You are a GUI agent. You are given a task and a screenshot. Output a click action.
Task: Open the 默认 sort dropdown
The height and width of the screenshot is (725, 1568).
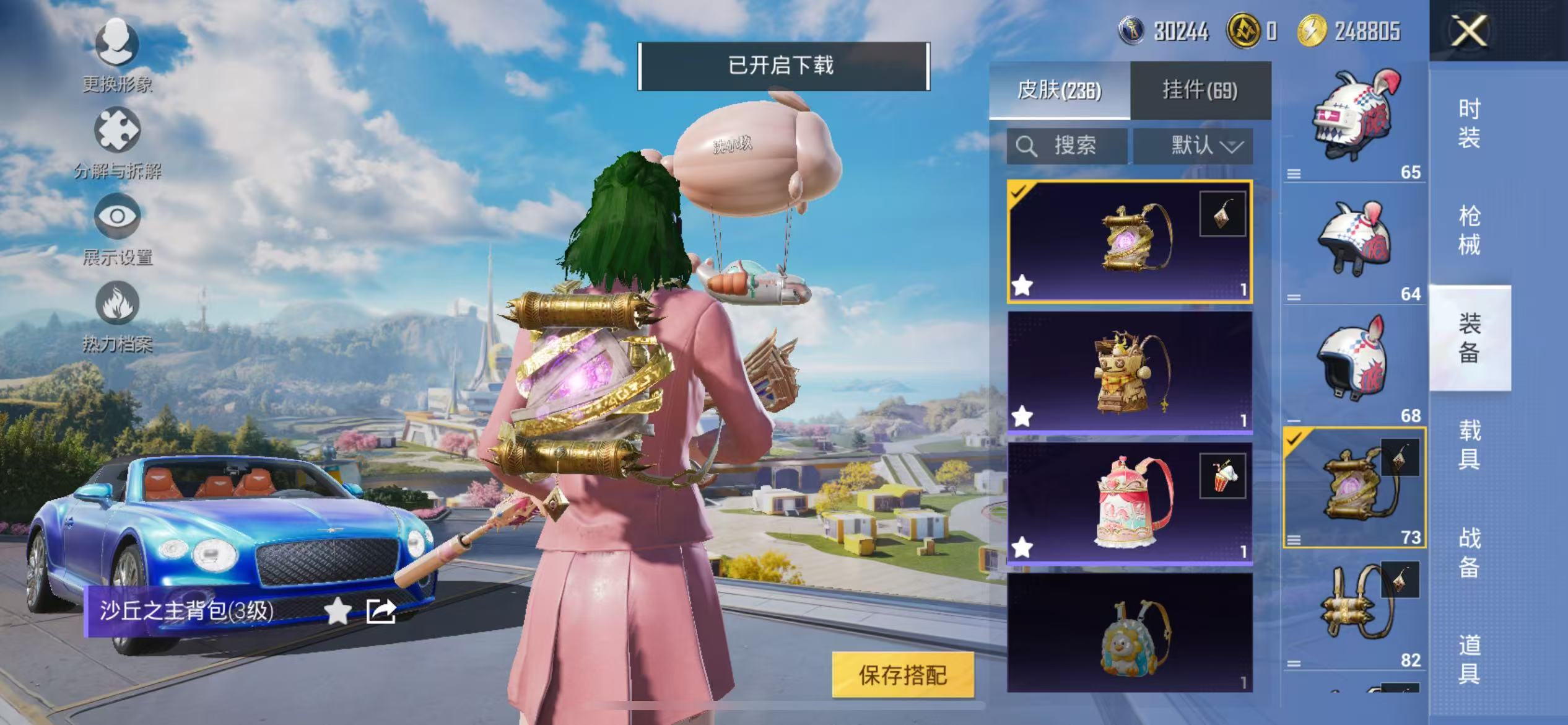(x=1193, y=146)
